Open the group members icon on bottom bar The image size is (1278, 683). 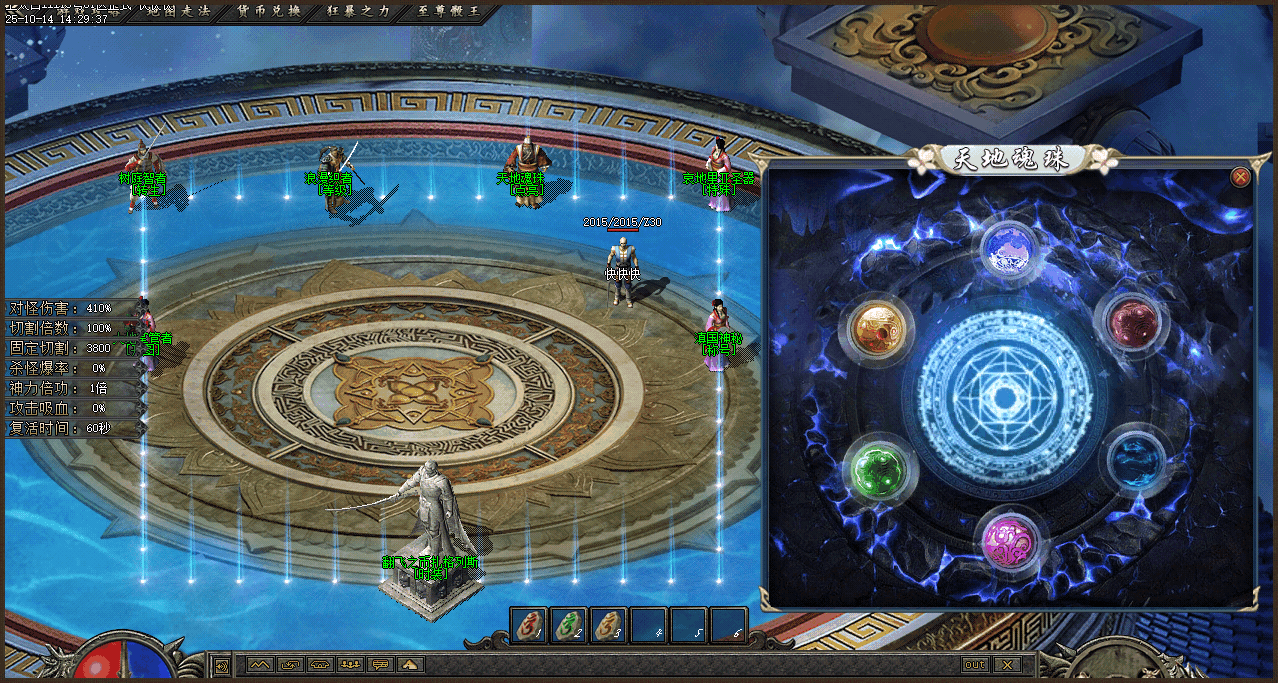[350, 664]
